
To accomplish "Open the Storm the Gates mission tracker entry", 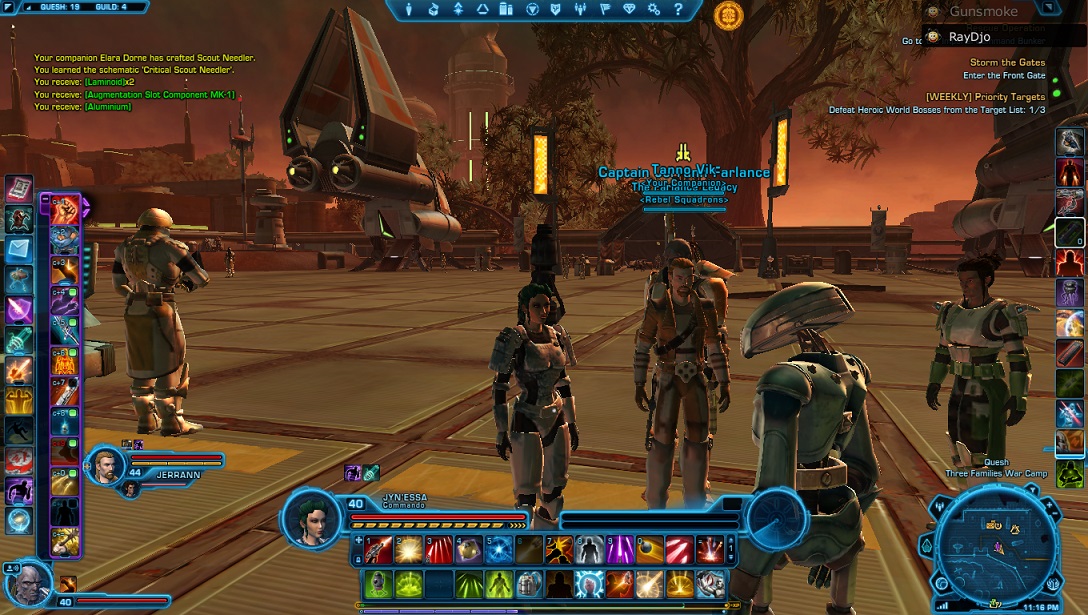I will (1007, 62).
